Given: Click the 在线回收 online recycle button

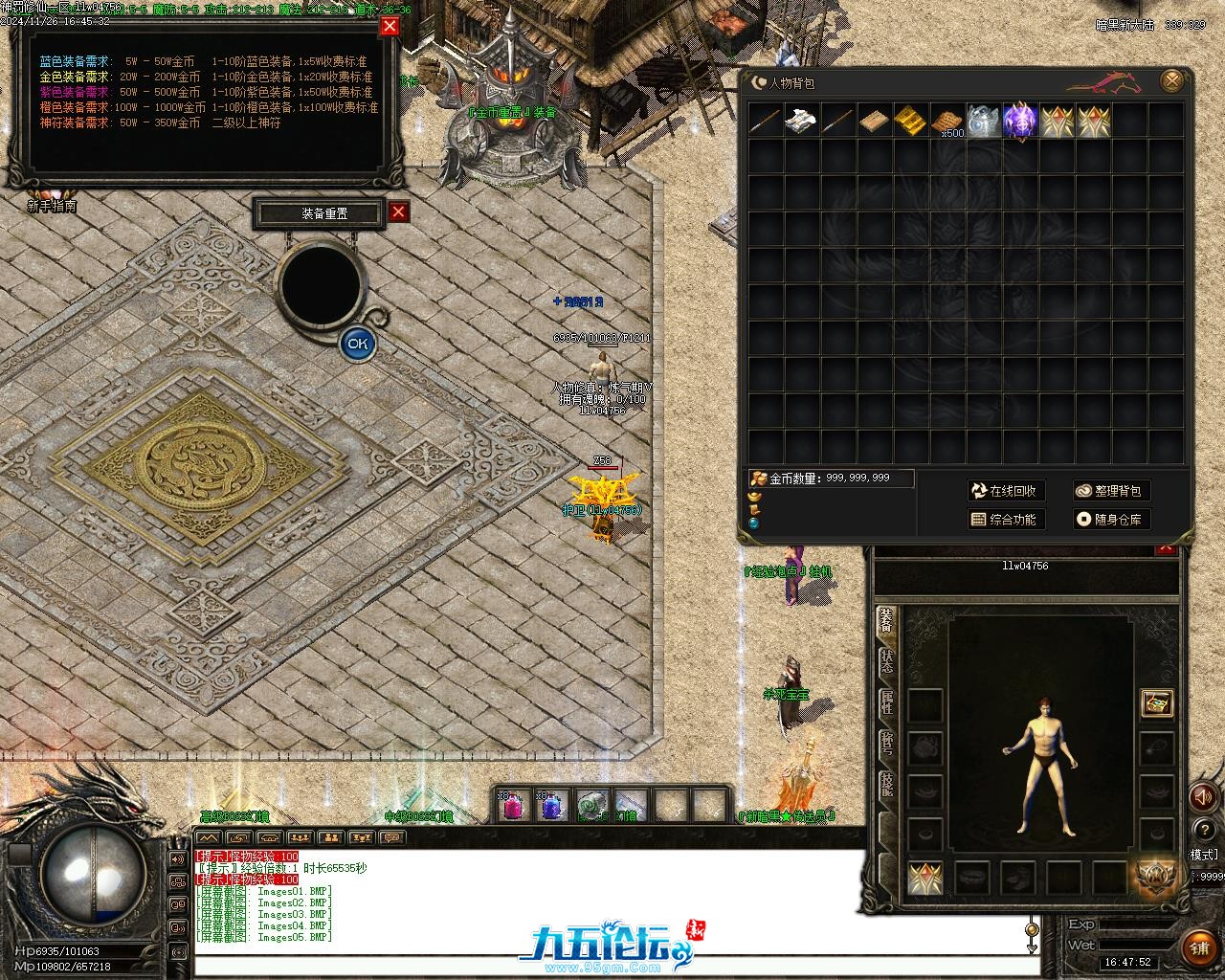Looking at the screenshot, I should [1006, 491].
